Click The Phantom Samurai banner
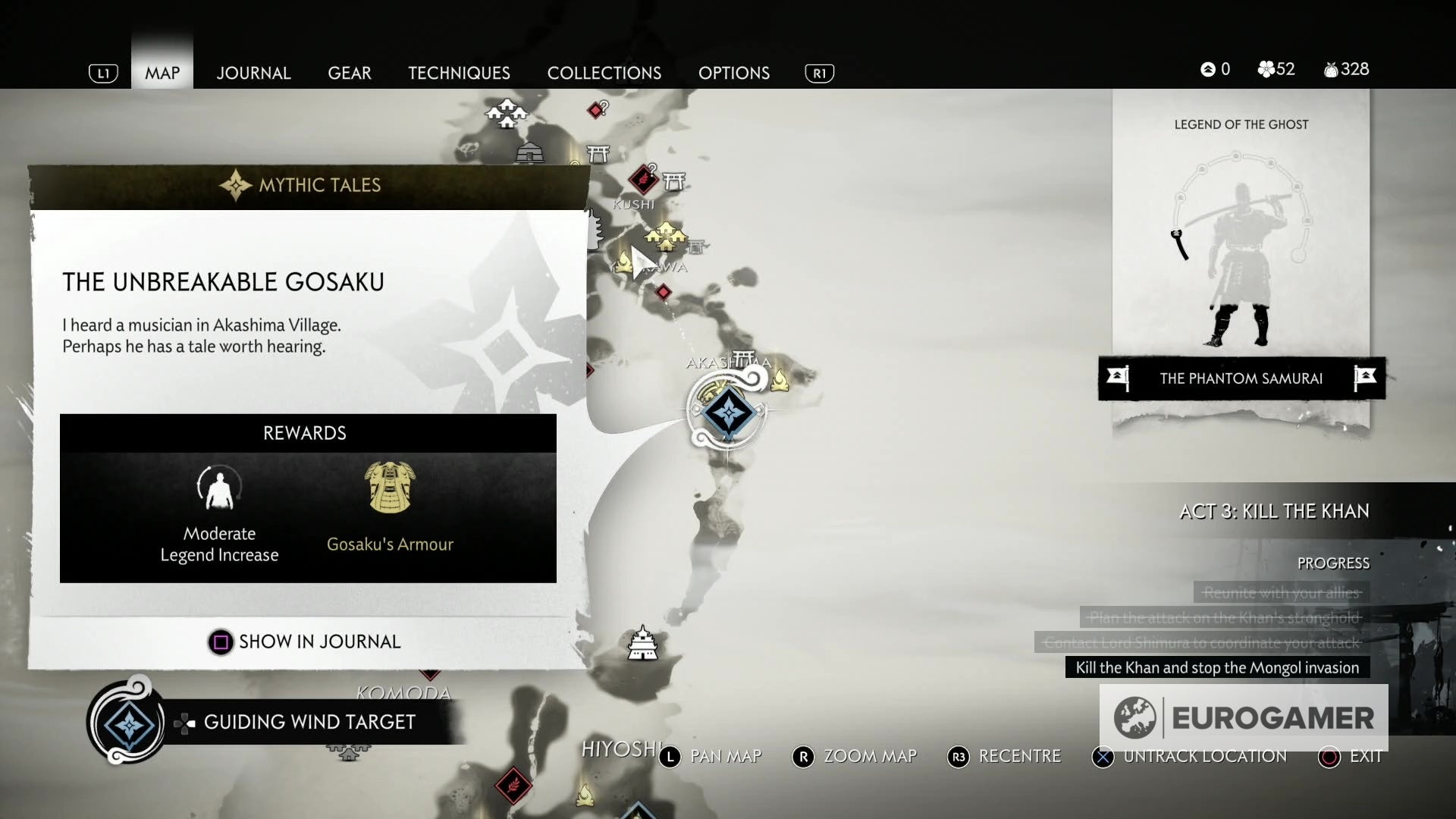 tap(1241, 378)
